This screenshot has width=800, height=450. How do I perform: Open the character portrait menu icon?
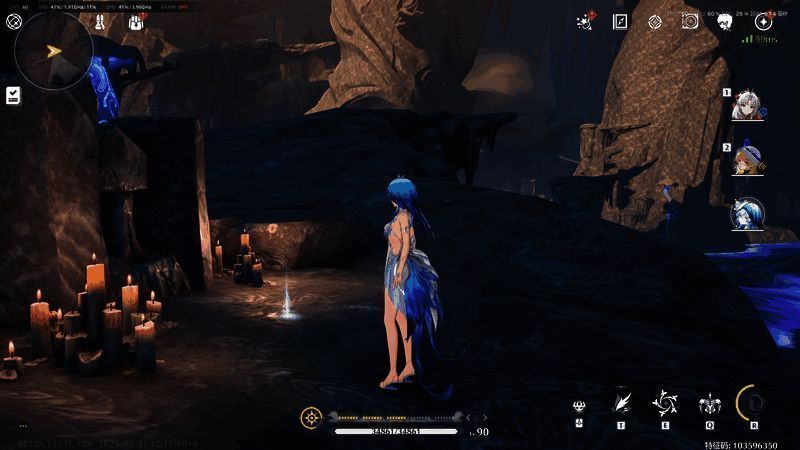[725, 21]
